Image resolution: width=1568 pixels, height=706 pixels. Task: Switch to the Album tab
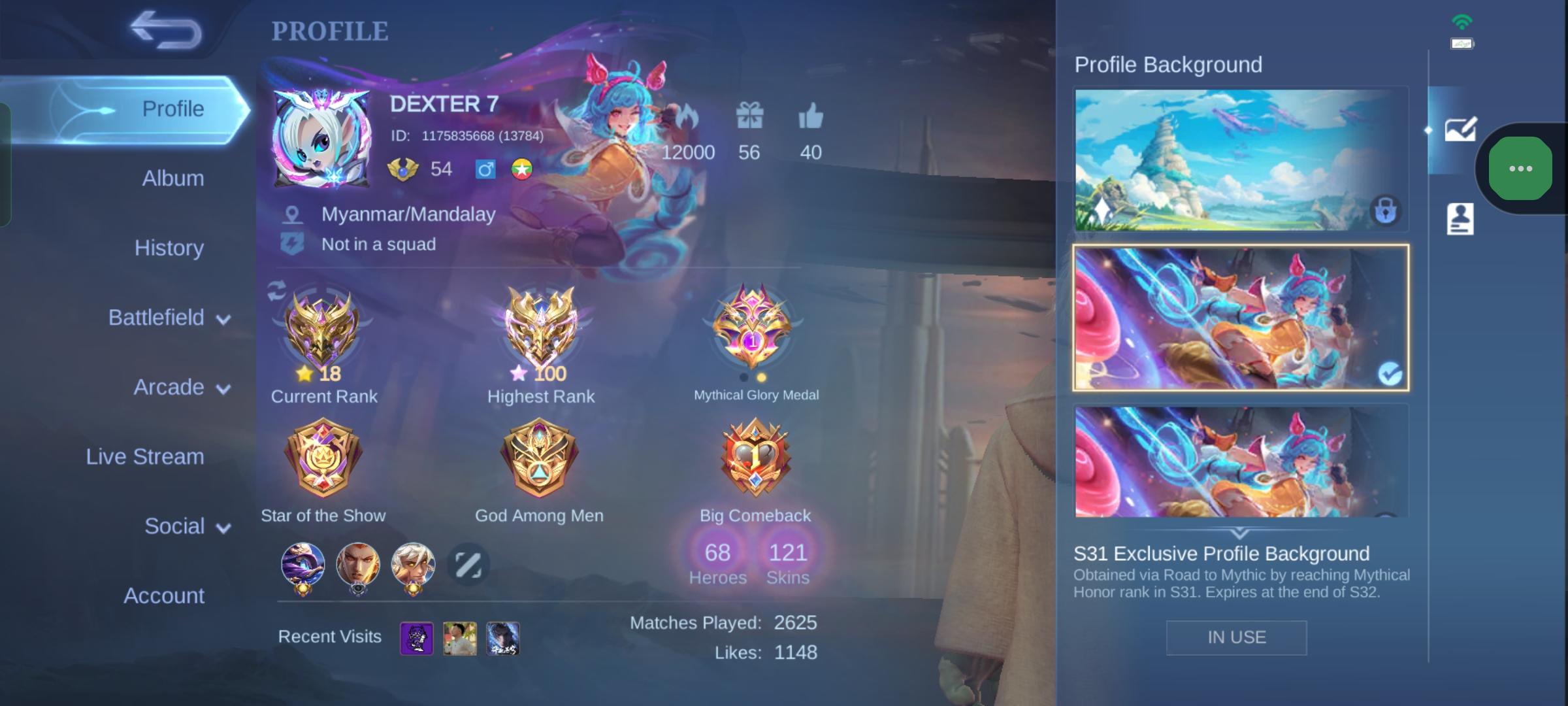[x=172, y=178]
